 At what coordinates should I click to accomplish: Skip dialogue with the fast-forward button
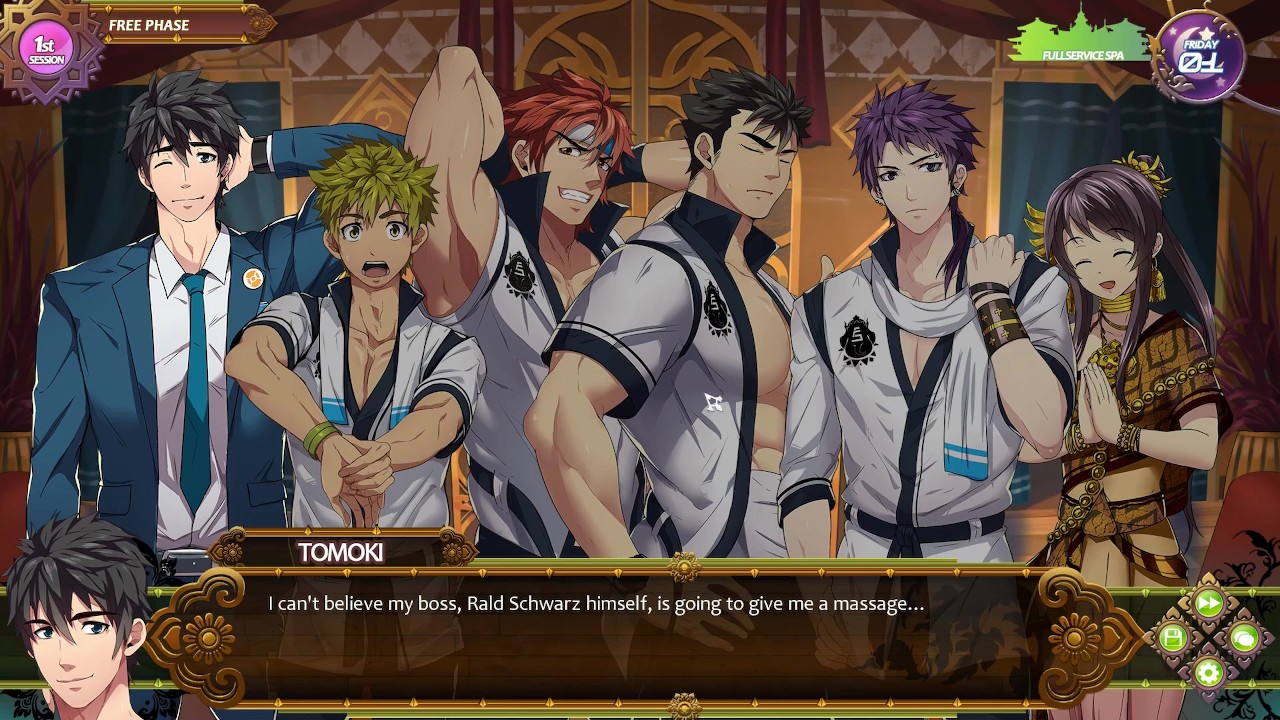pyautogui.click(x=1209, y=603)
